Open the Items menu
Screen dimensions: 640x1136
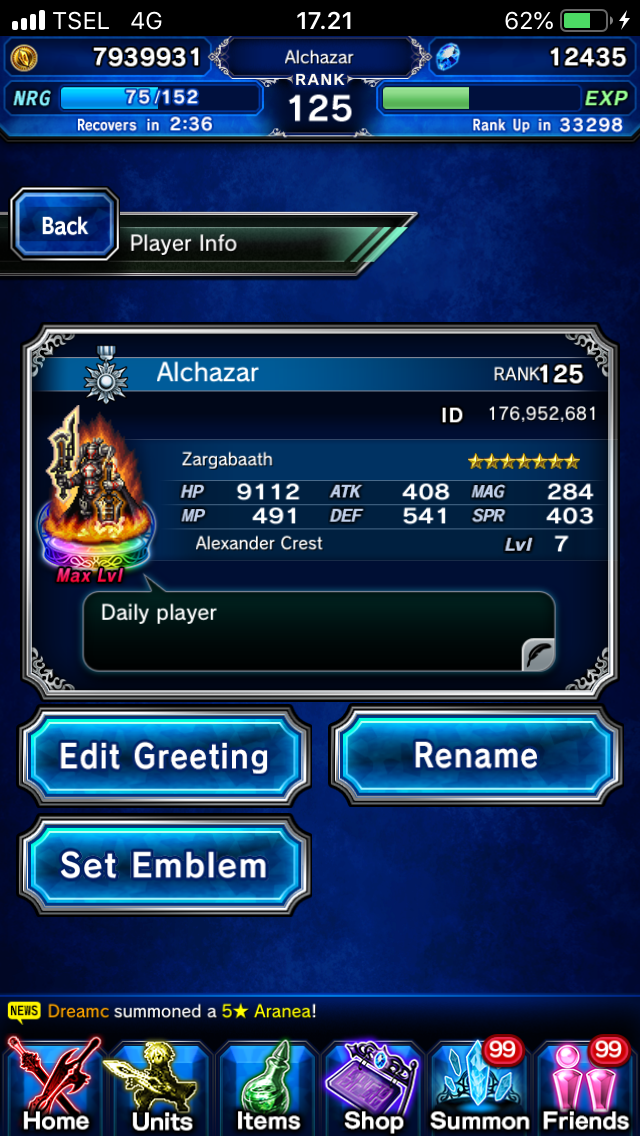[x=268, y=1086]
